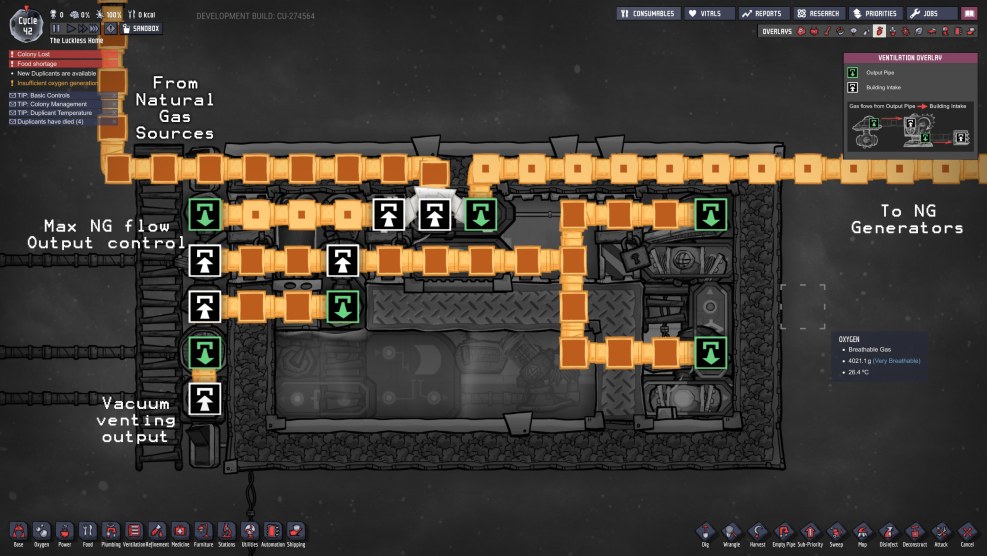987x556 pixels.
Task: Open the Jobs screen
Action: [x=929, y=14]
